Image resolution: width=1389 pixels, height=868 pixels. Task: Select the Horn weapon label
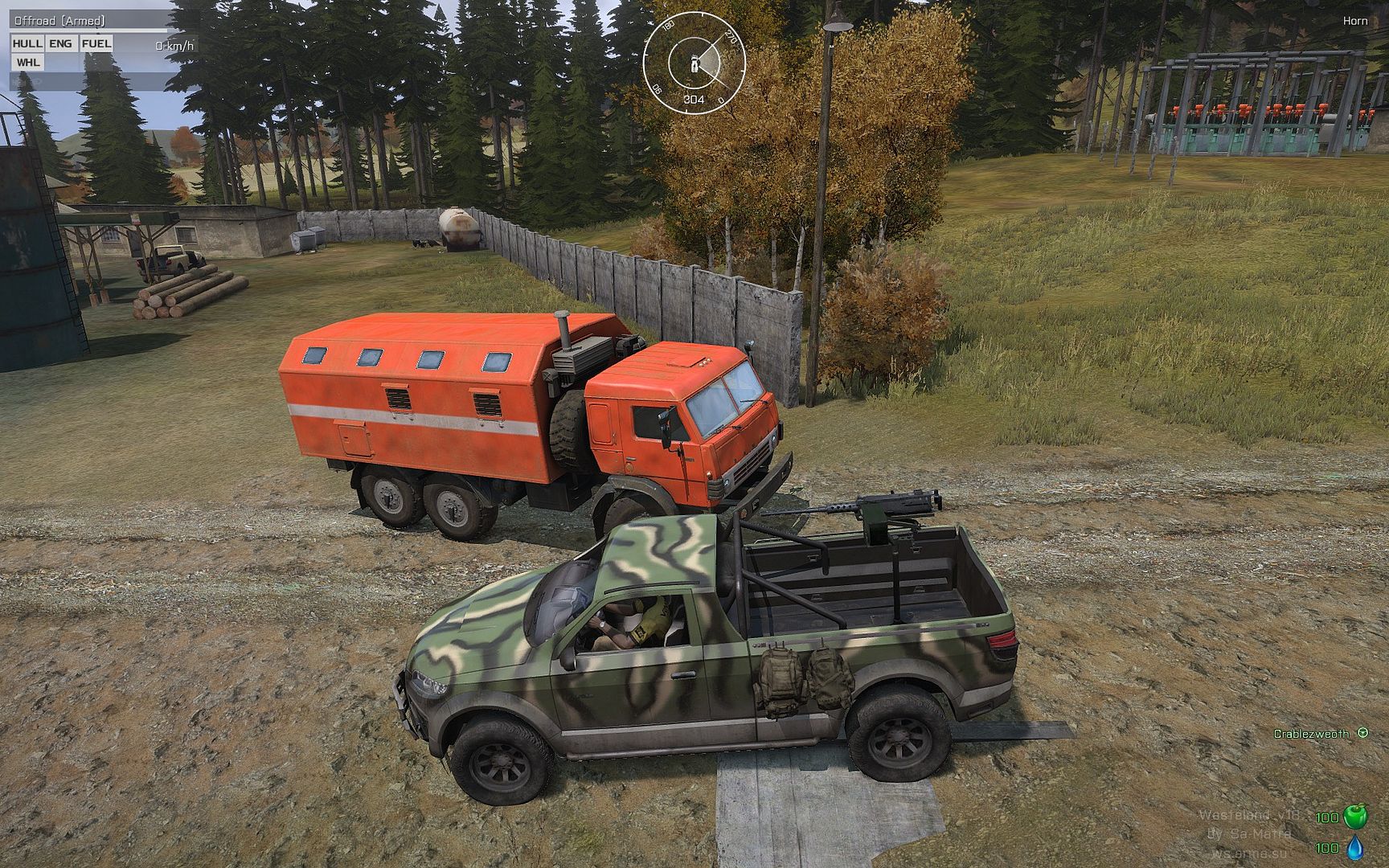point(1354,21)
